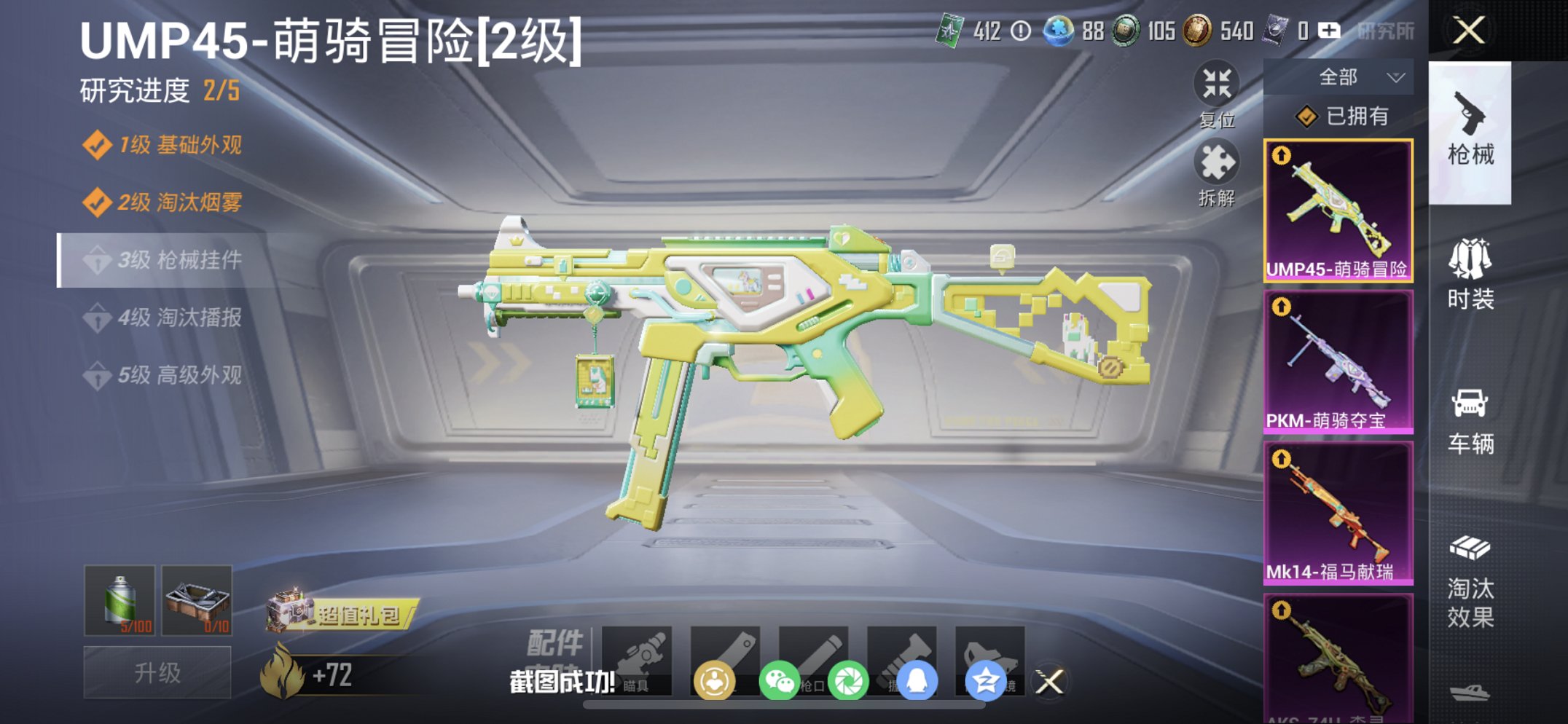This screenshot has width=1568, height=724.
Task: Expand level 3级 枪械挂件 research node
Action: [179, 261]
